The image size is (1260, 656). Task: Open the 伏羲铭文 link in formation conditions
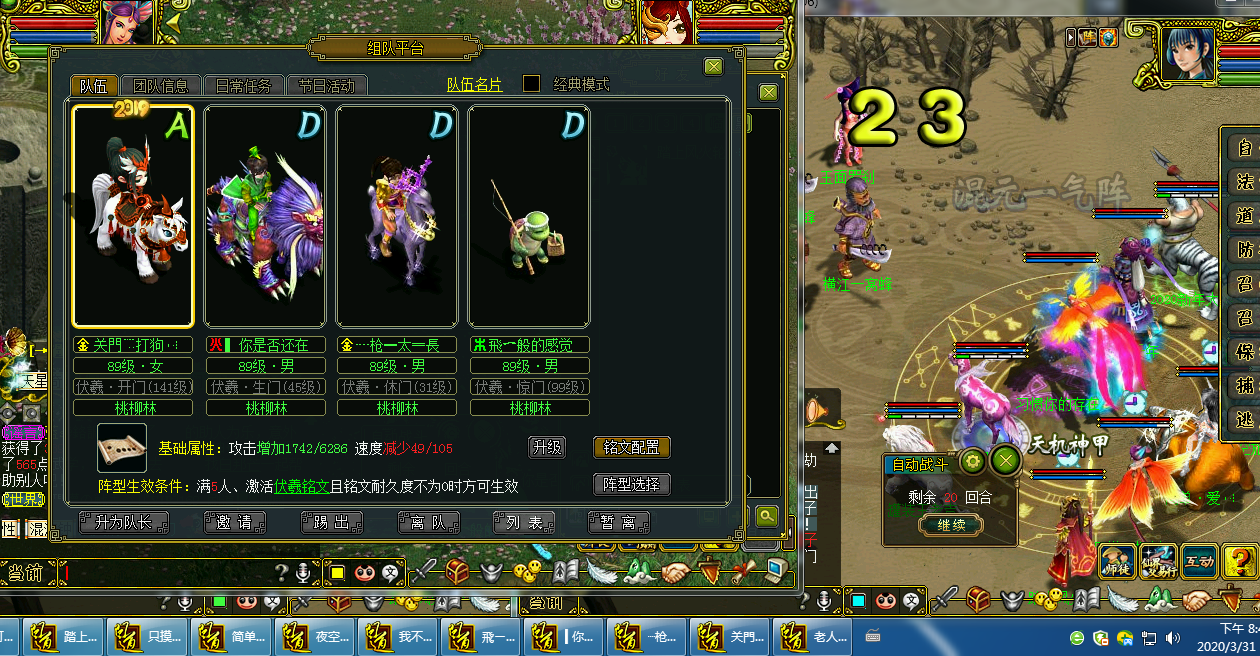[302, 486]
